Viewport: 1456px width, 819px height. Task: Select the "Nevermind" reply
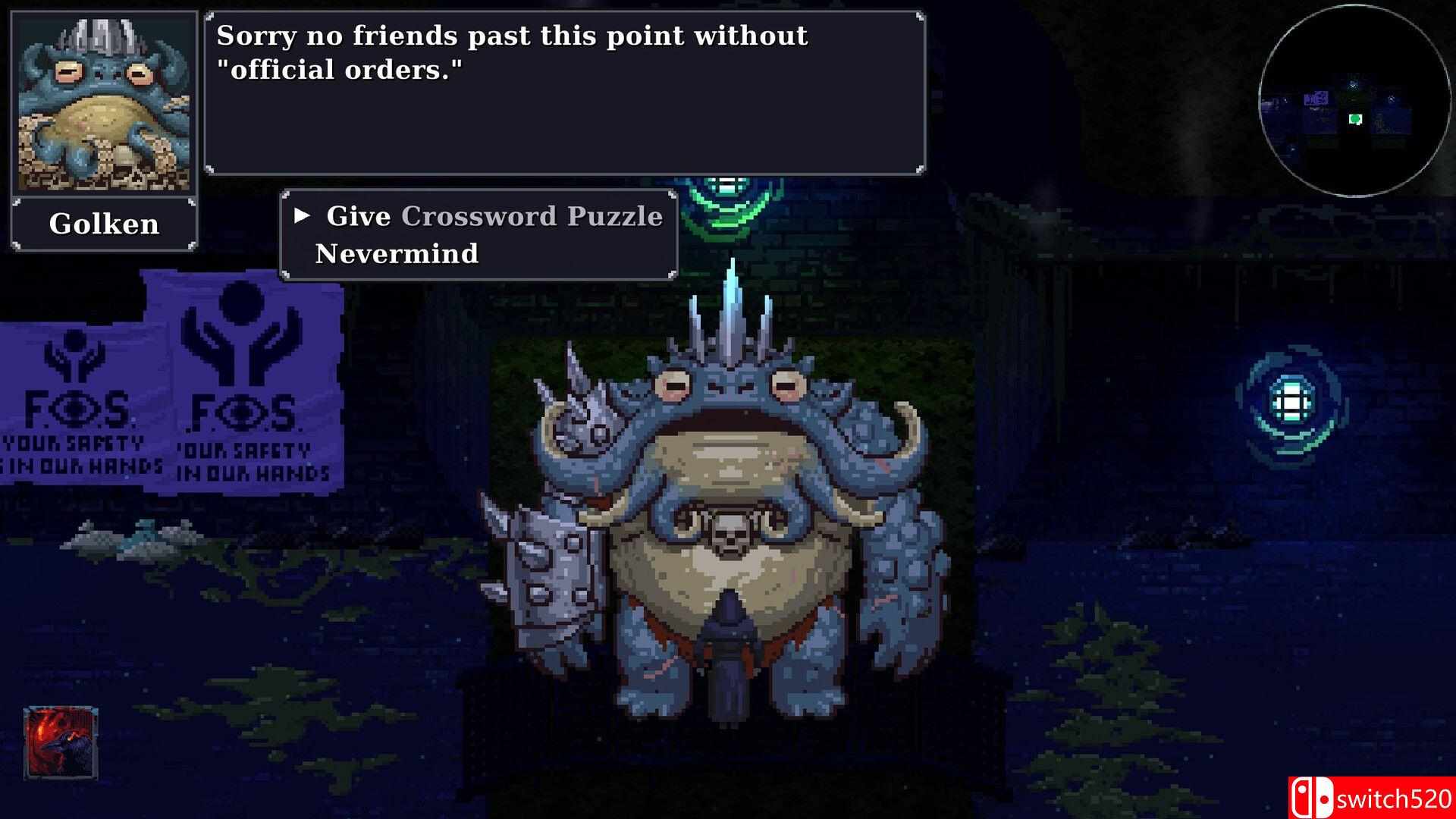point(397,253)
